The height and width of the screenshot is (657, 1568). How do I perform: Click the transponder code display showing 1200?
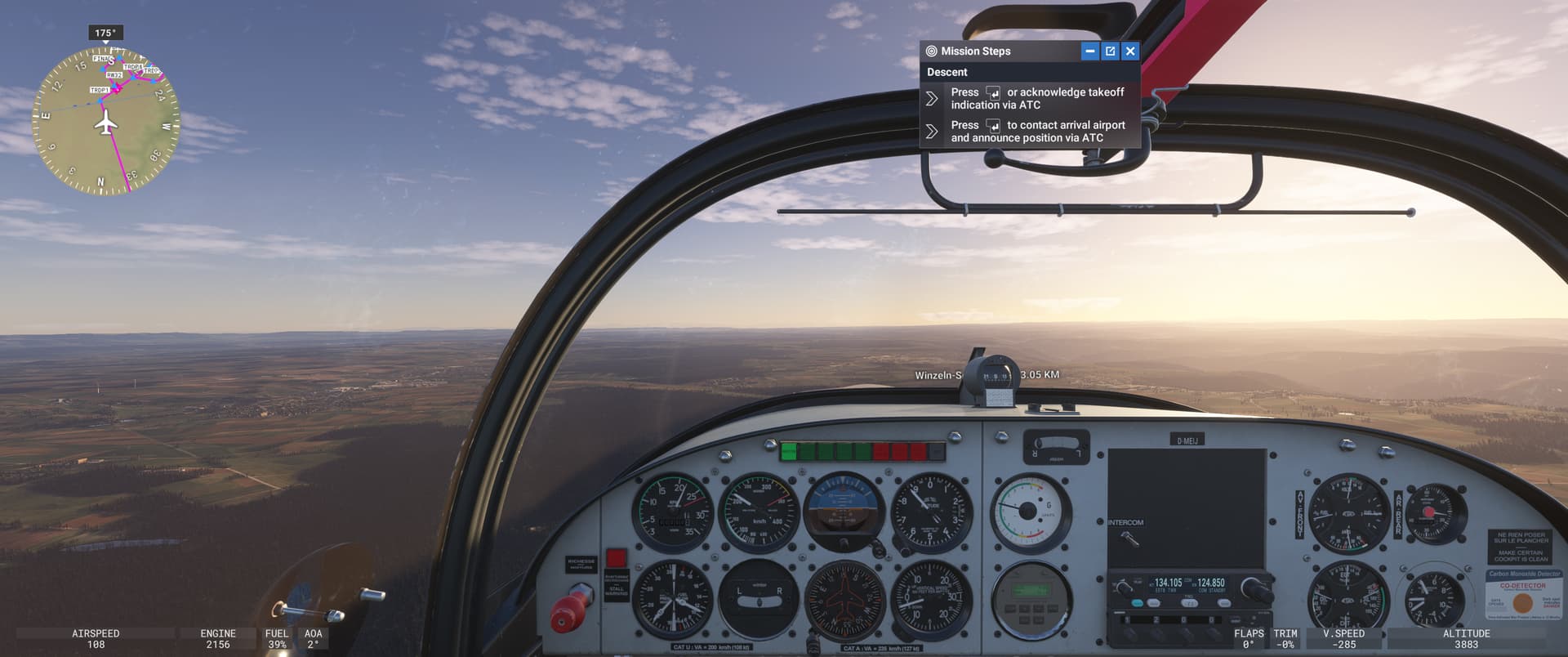[1168, 619]
